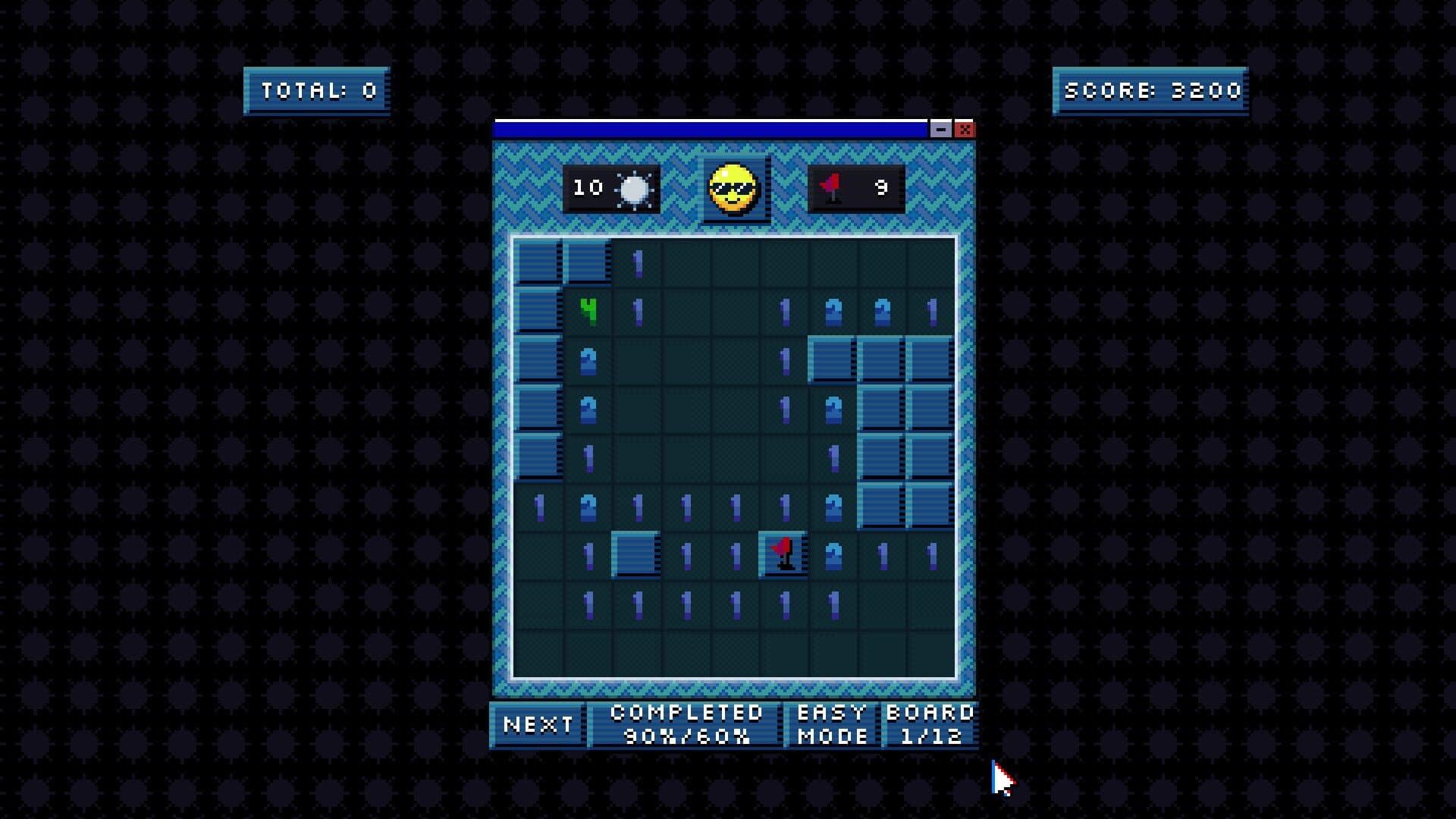Uncover the lone covered tile in the bottom rows
Image resolution: width=1456 pixels, height=819 pixels.
pyautogui.click(x=635, y=555)
